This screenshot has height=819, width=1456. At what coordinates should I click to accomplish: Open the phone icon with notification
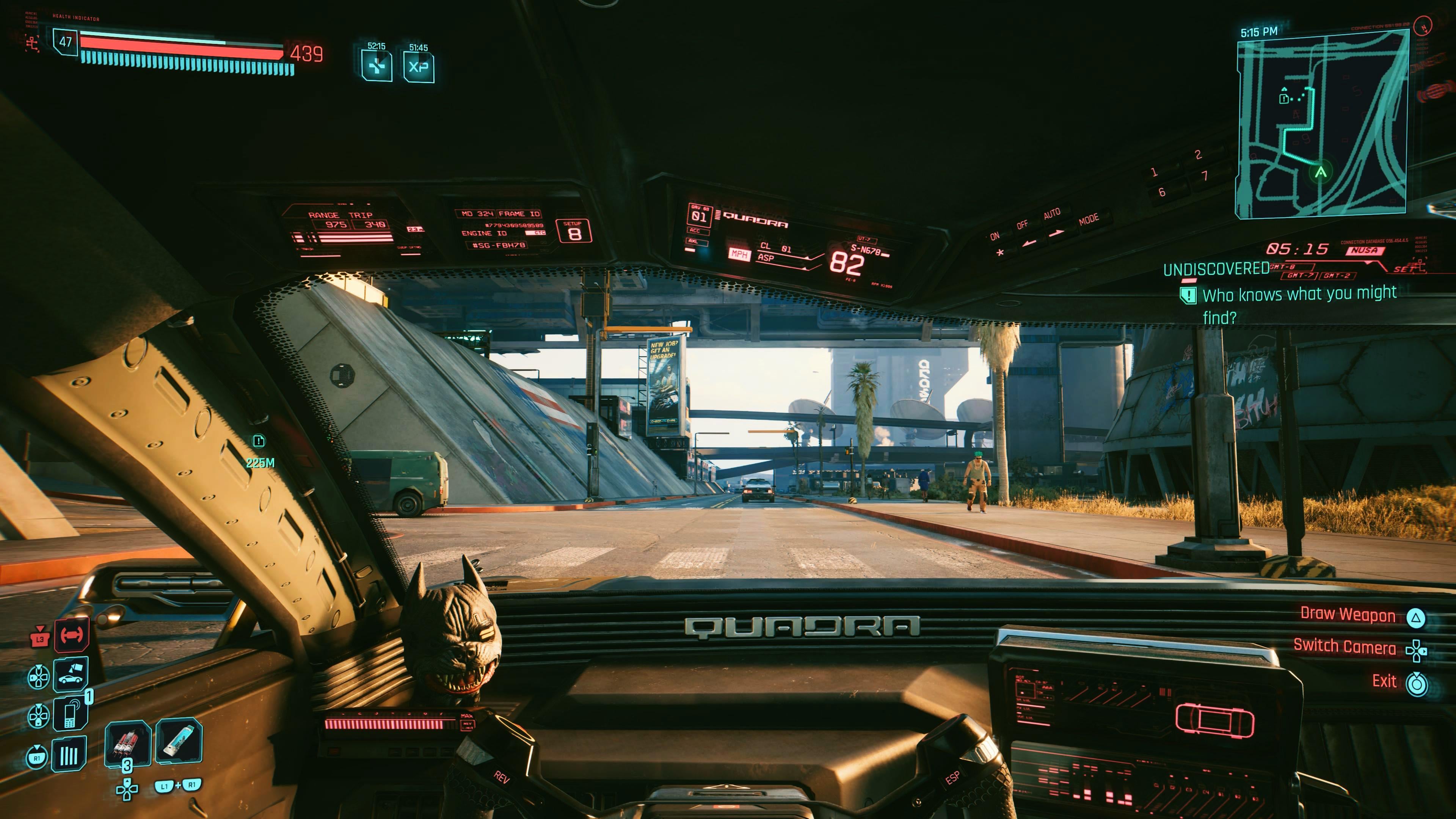tap(71, 713)
